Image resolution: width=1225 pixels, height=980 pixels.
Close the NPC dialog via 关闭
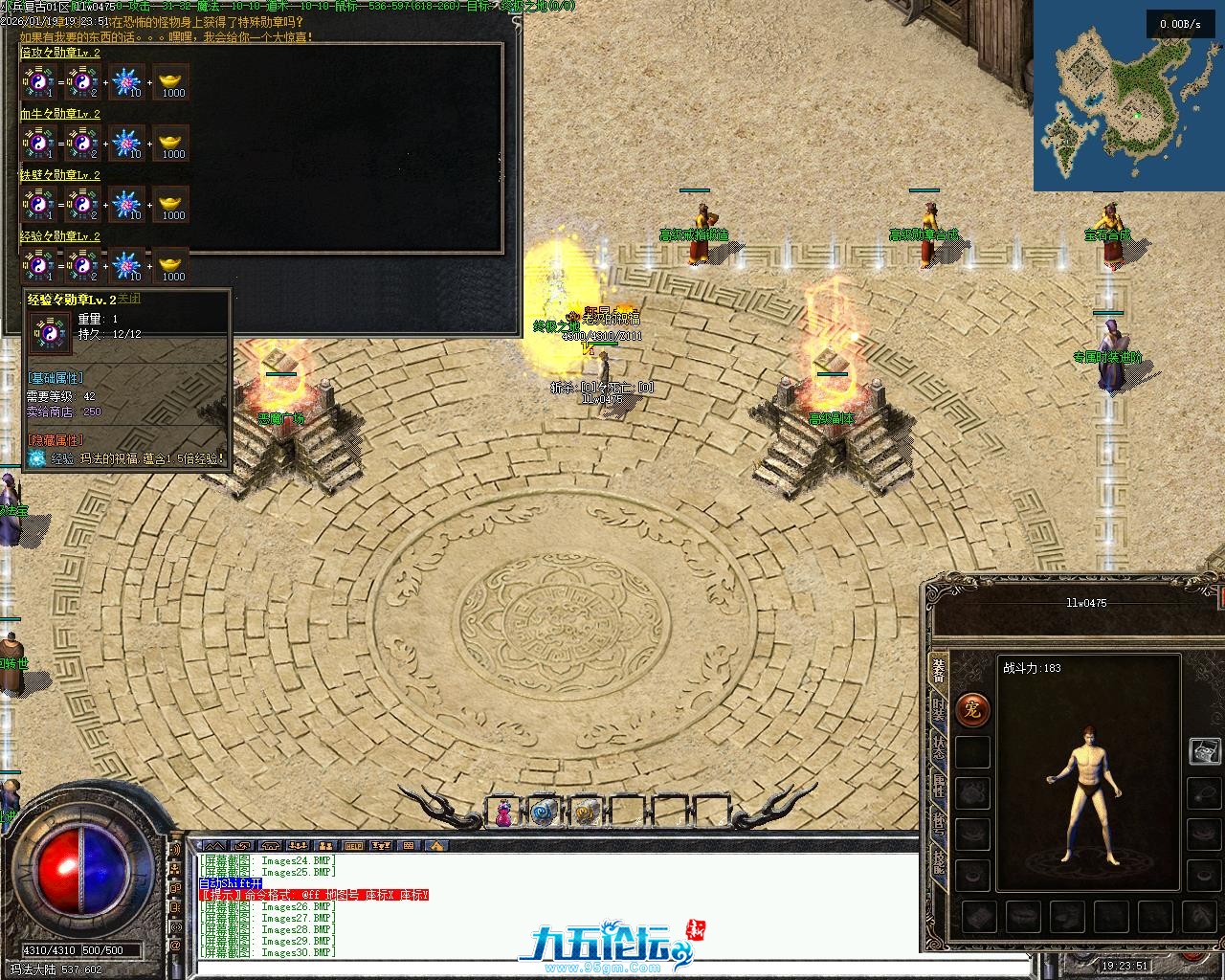point(129,299)
